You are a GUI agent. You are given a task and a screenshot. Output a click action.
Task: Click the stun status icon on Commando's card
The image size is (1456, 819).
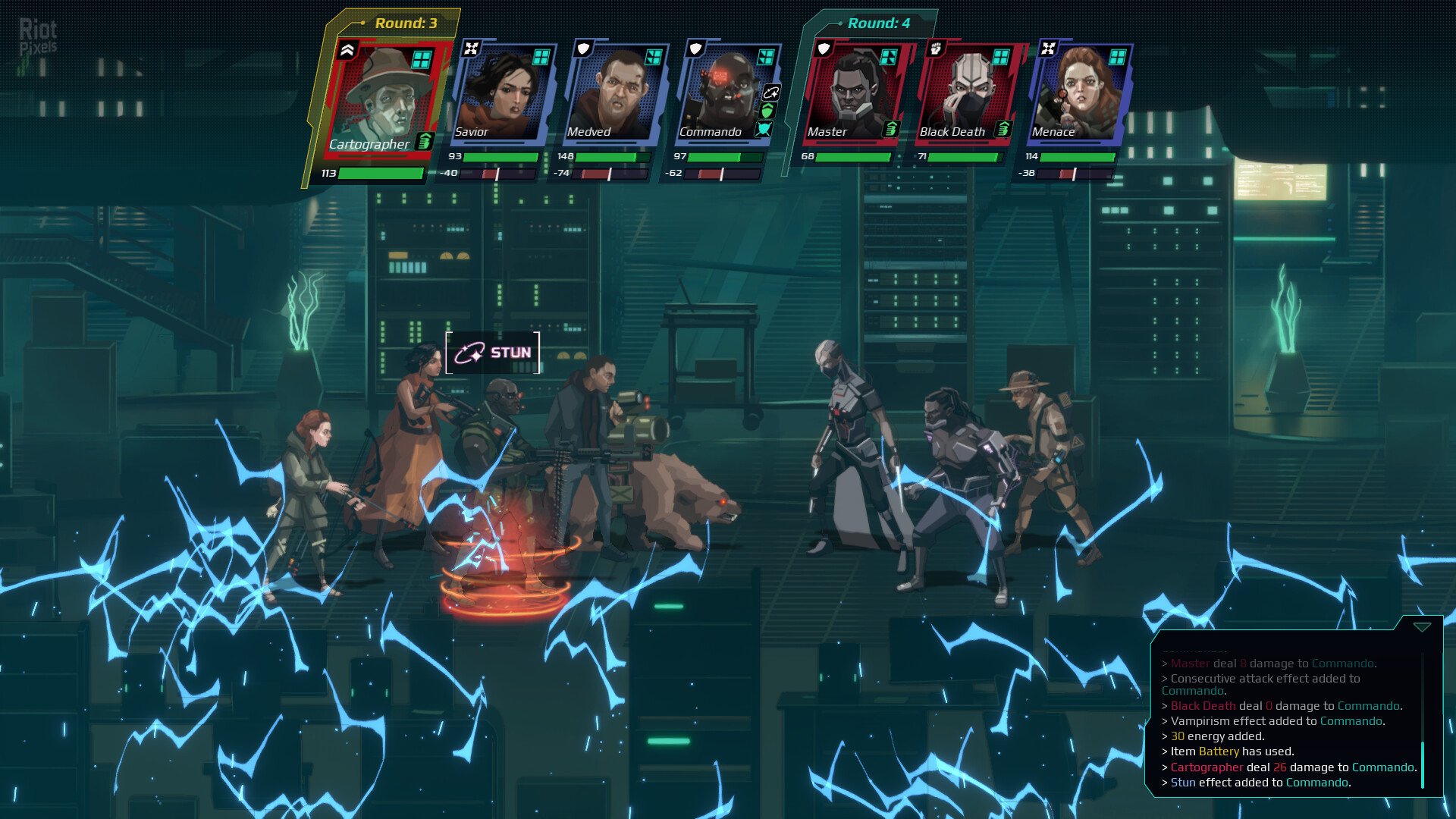(770, 93)
